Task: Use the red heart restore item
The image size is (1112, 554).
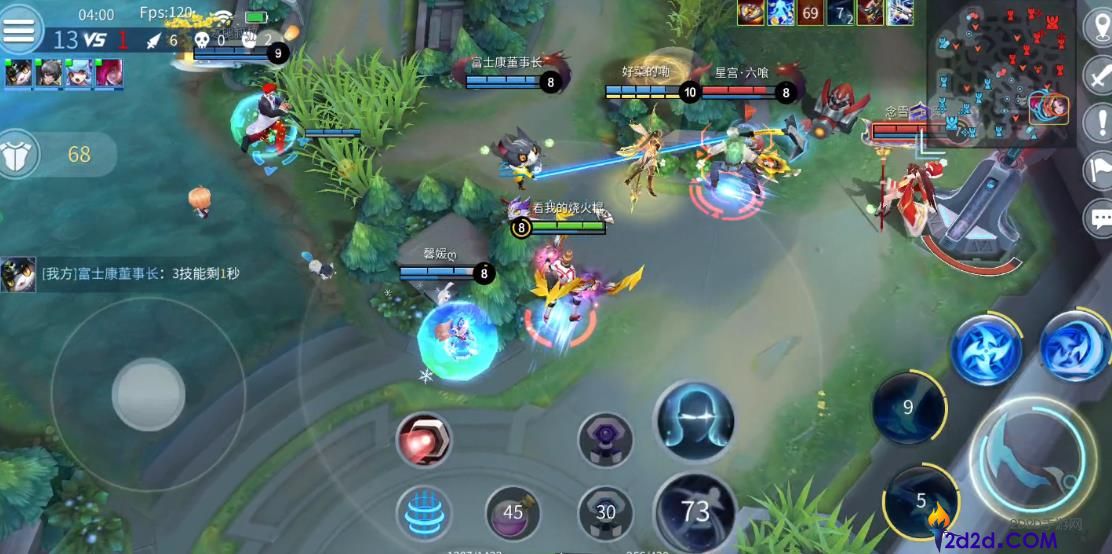Action: pyautogui.click(x=423, y=439)
